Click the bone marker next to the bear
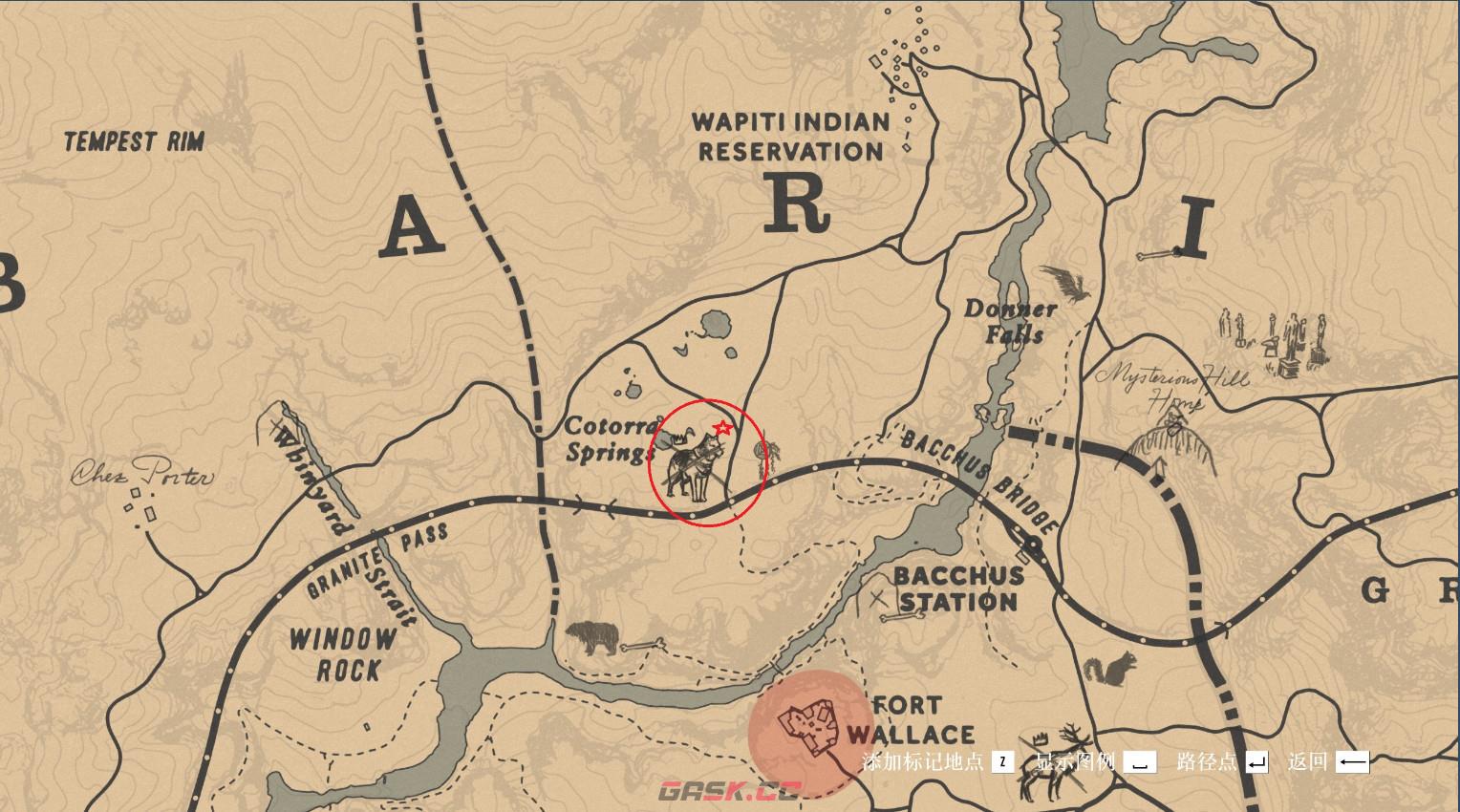Image resolution: width=1460 pixels, height=812 pixels. 642,647
